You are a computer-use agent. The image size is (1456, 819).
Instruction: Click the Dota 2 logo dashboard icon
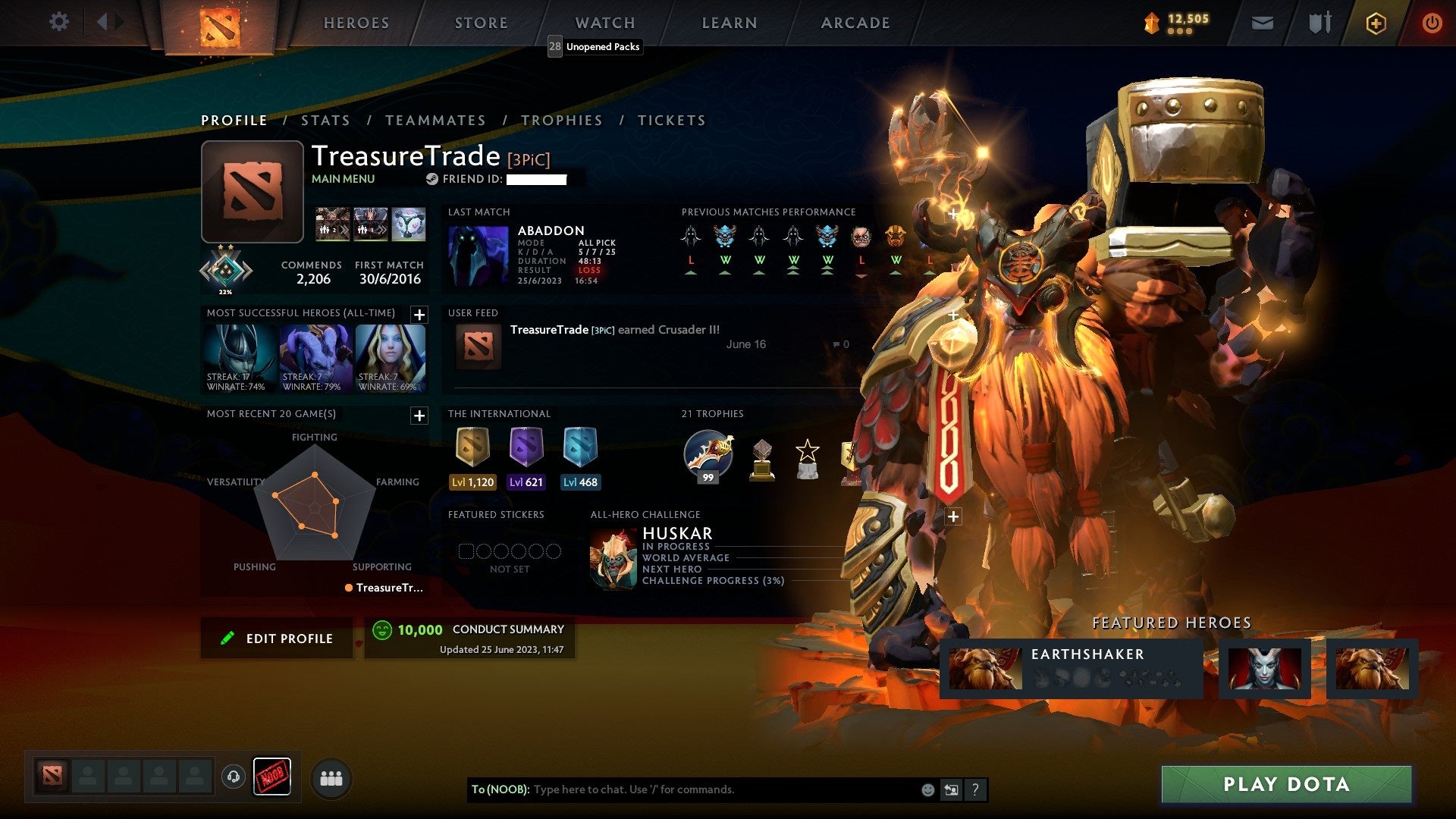220,23
